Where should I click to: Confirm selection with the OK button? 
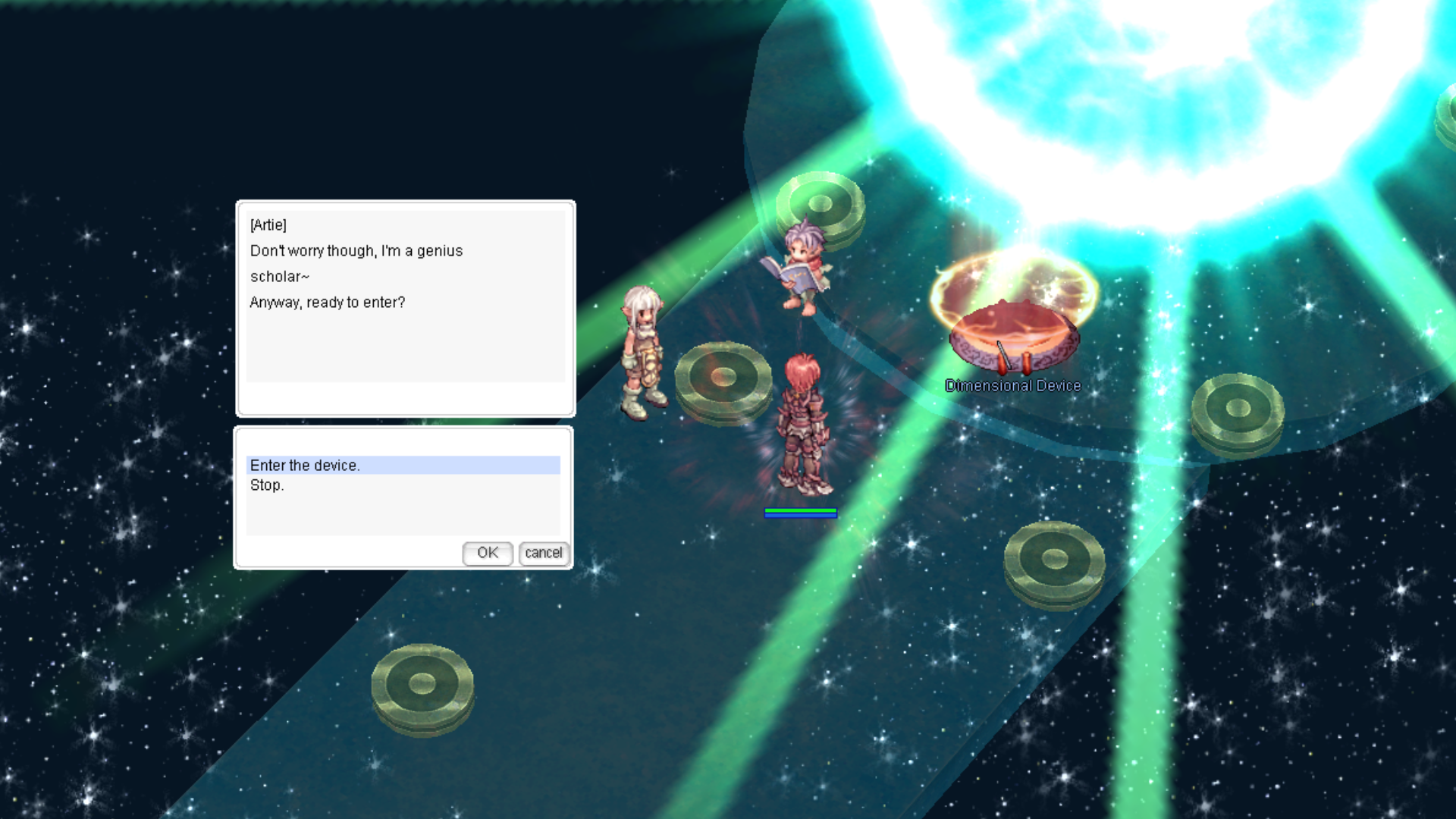coord(488,553)
